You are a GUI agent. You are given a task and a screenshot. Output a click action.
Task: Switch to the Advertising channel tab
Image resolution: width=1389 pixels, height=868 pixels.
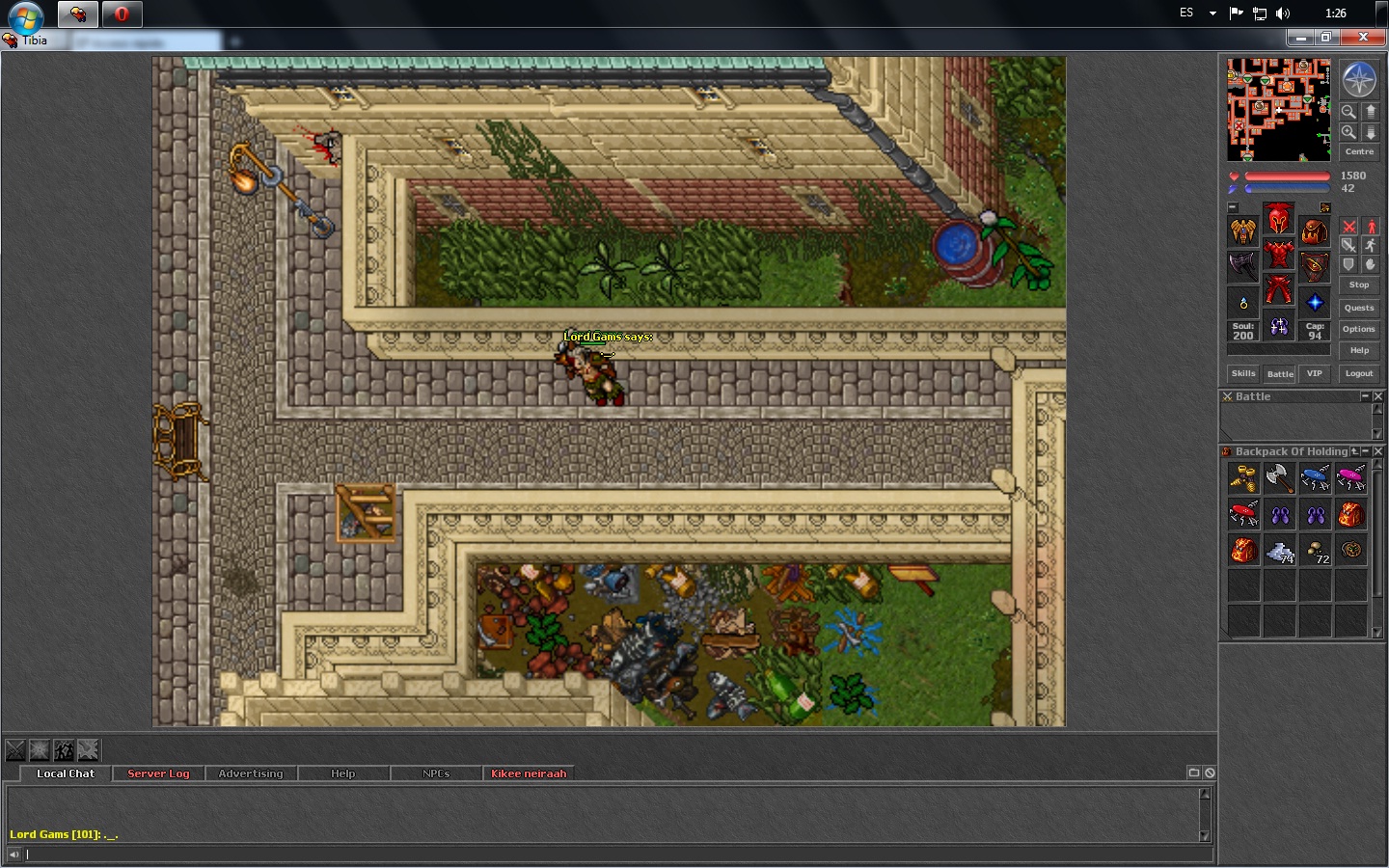click(251, 773)
